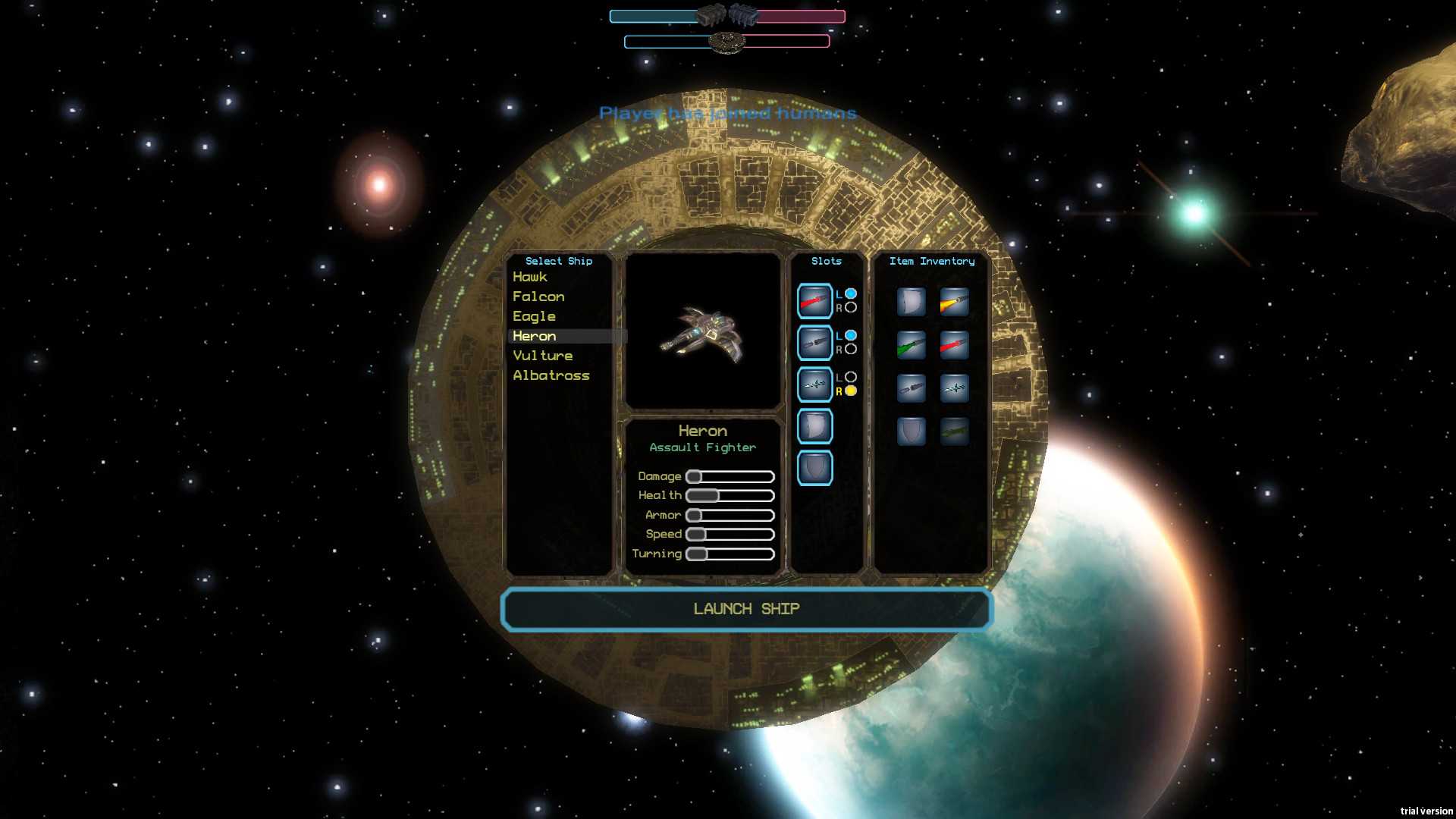
Task: Select the equipped armor plate slot
Action: pyautogui.click(x=814, y=426)
